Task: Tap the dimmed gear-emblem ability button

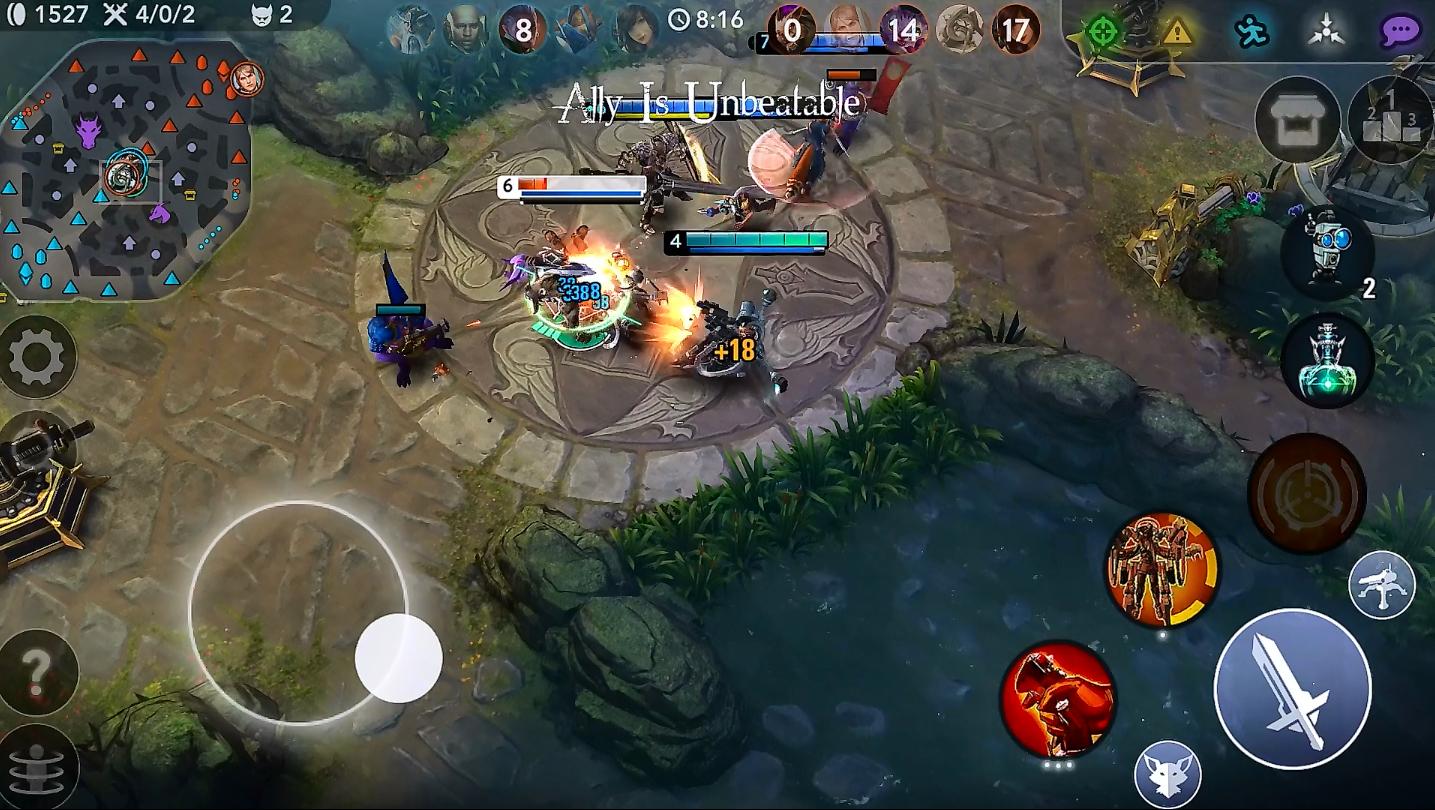Action: (x=1306, y=493)
